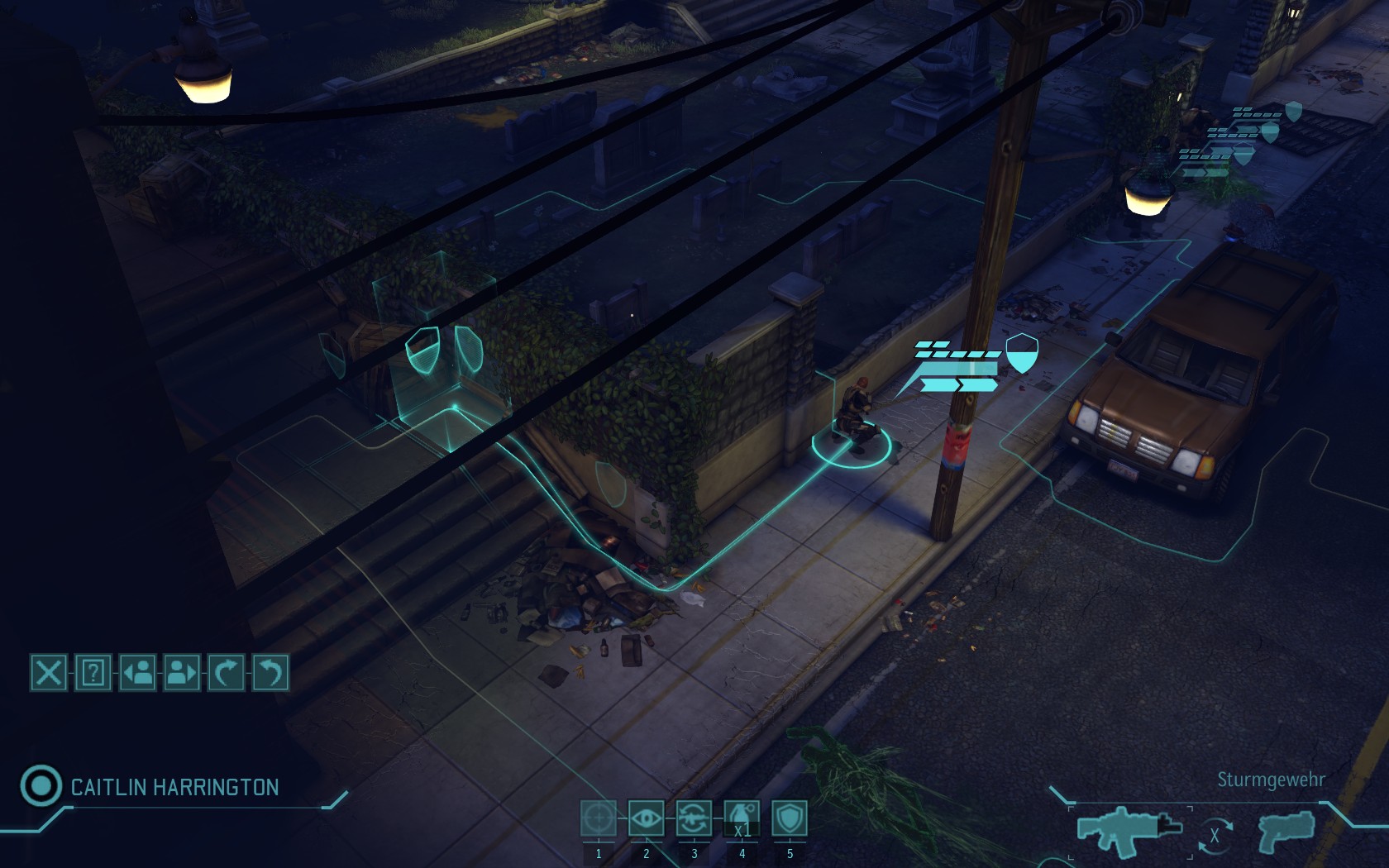Activate the crosshair fire weapon ability
Screen dimensions: 1389x868
(x=599, y=818)
